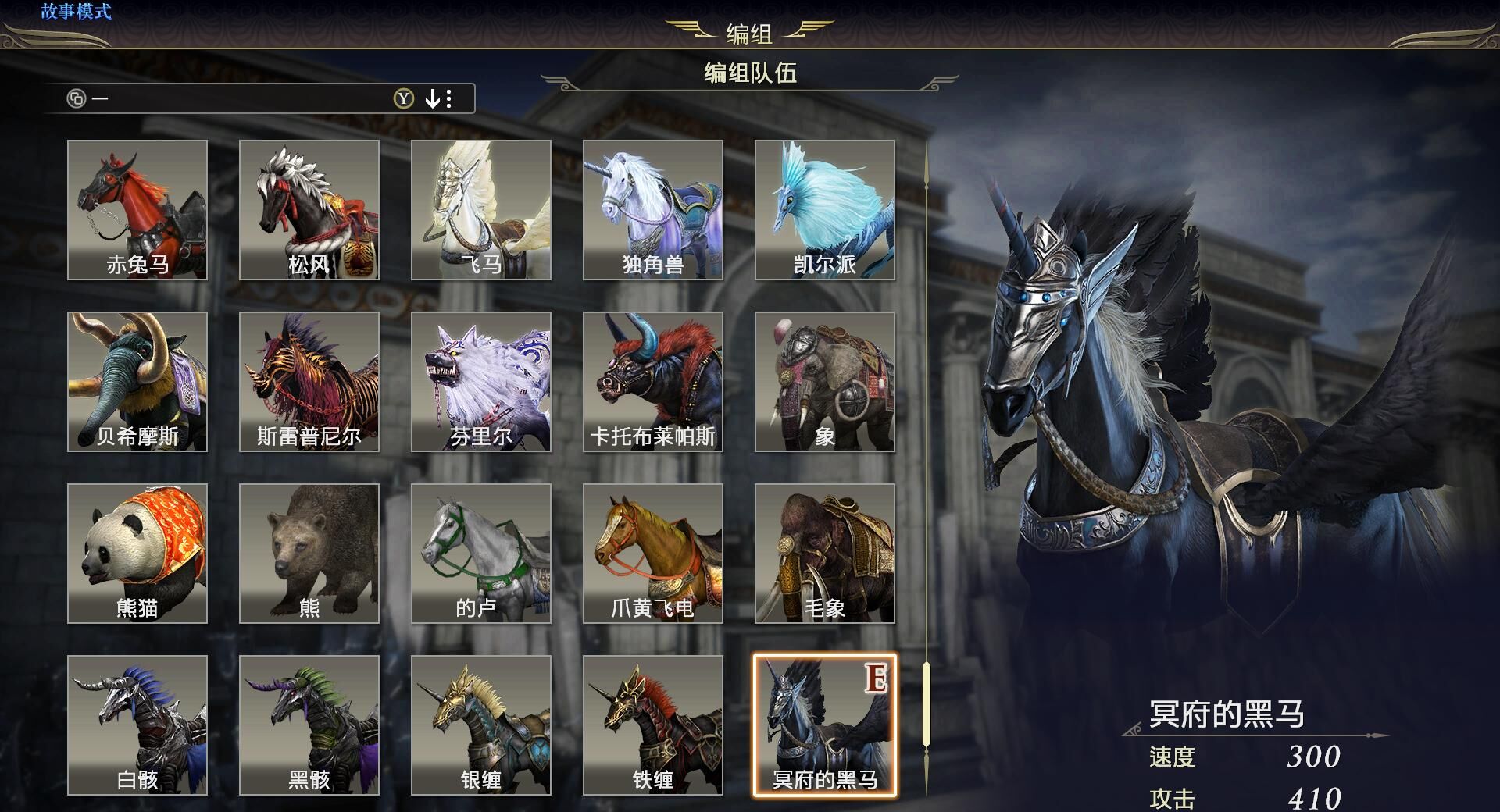Choose the 松风 mount tile

pos(309,209)
